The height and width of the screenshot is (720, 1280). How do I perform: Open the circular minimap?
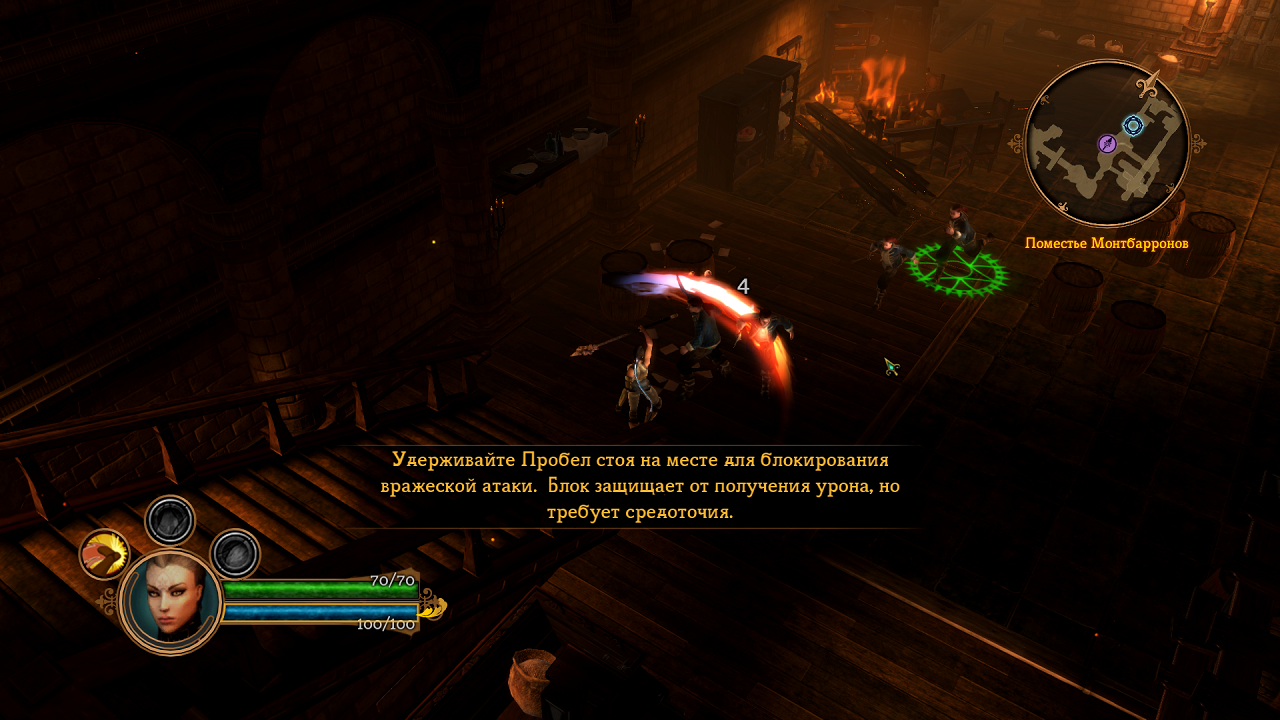click(x=1107, y=143)
